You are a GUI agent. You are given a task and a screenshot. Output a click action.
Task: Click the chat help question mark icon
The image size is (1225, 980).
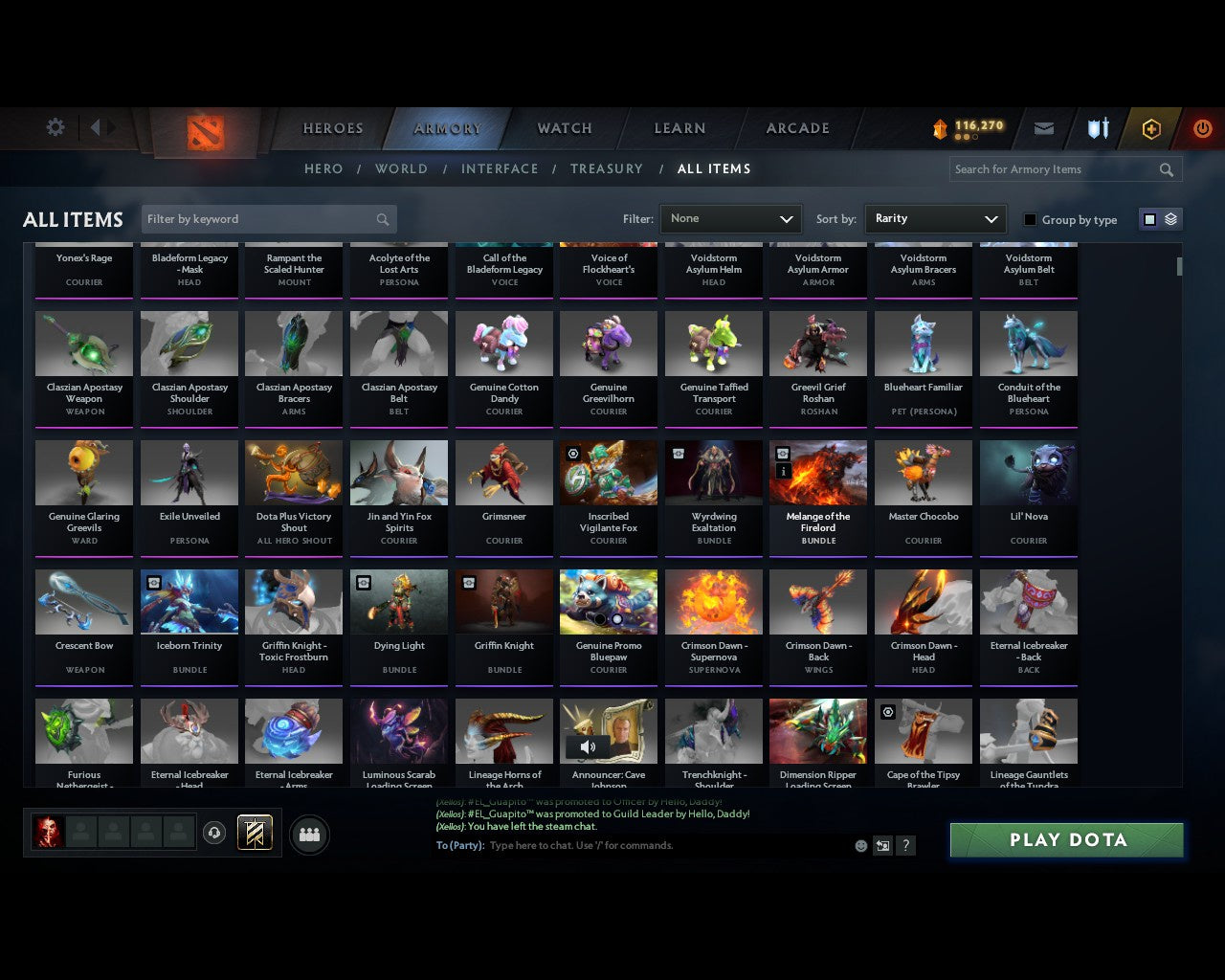[905, 846]
